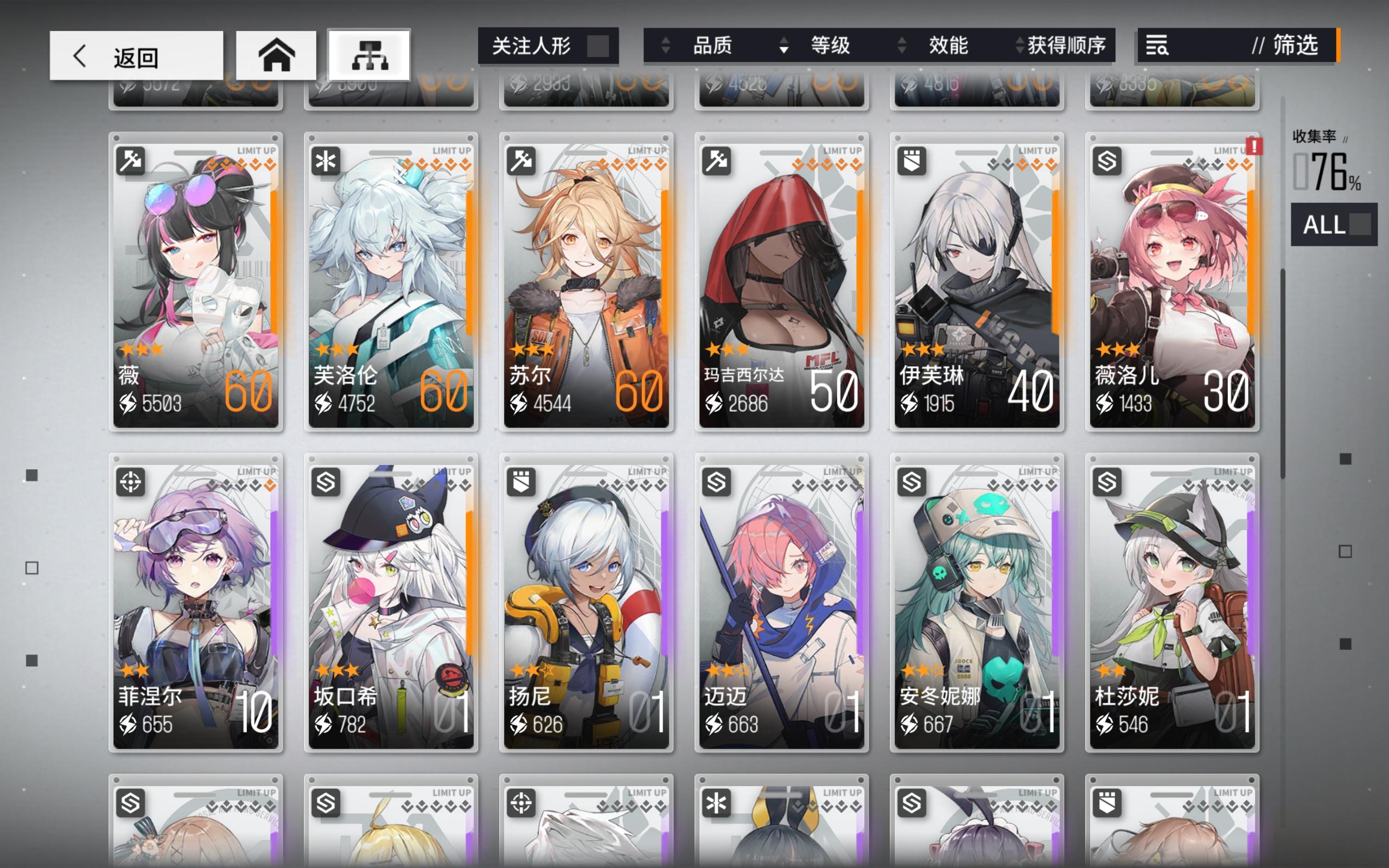Click the target class icon on 菲涅尔's card
Image resolution: width=1389 pixels, height=868 pixels.
click(131, 481)
